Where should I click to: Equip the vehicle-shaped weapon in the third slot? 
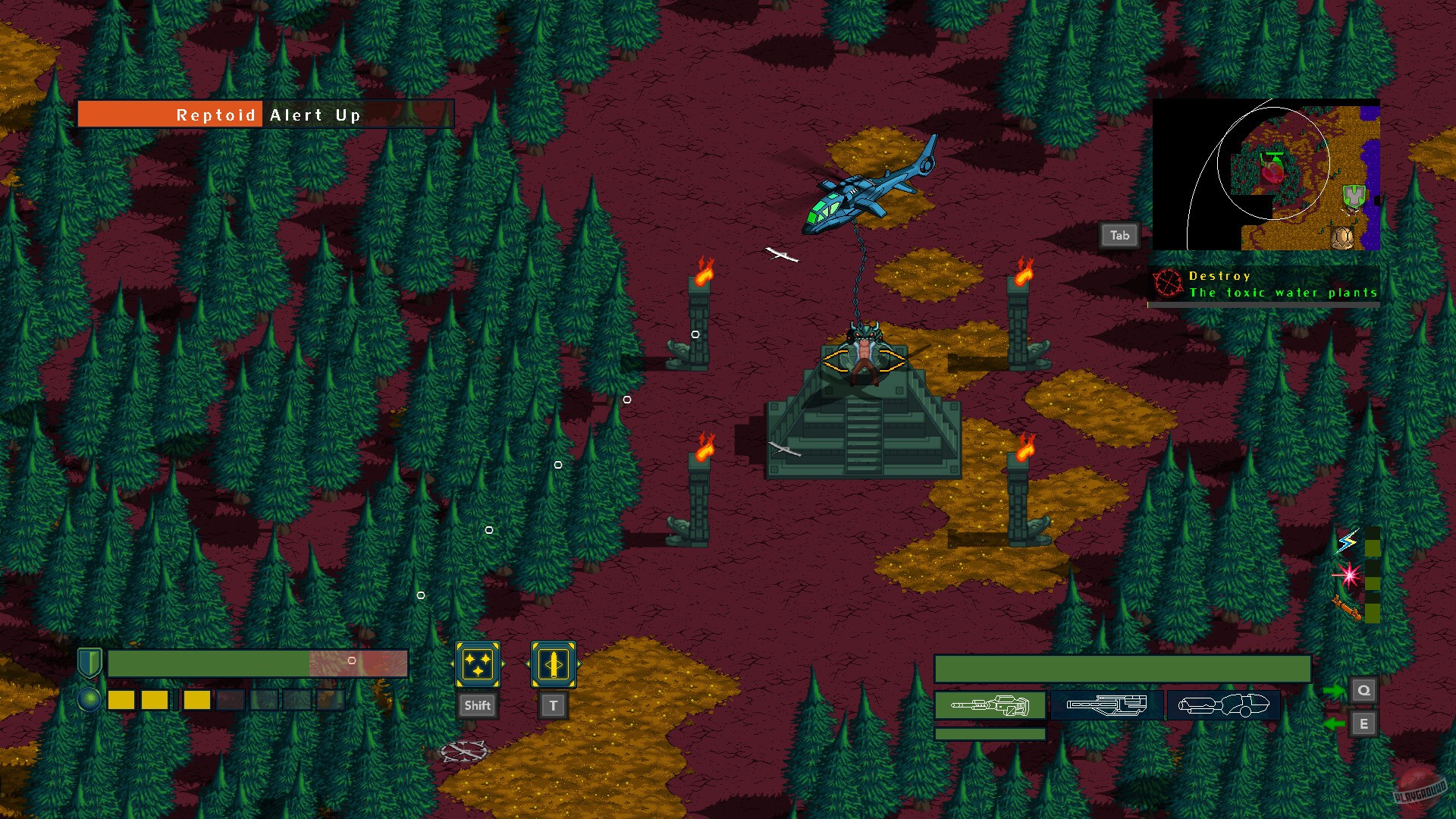tap(1224, 704)
